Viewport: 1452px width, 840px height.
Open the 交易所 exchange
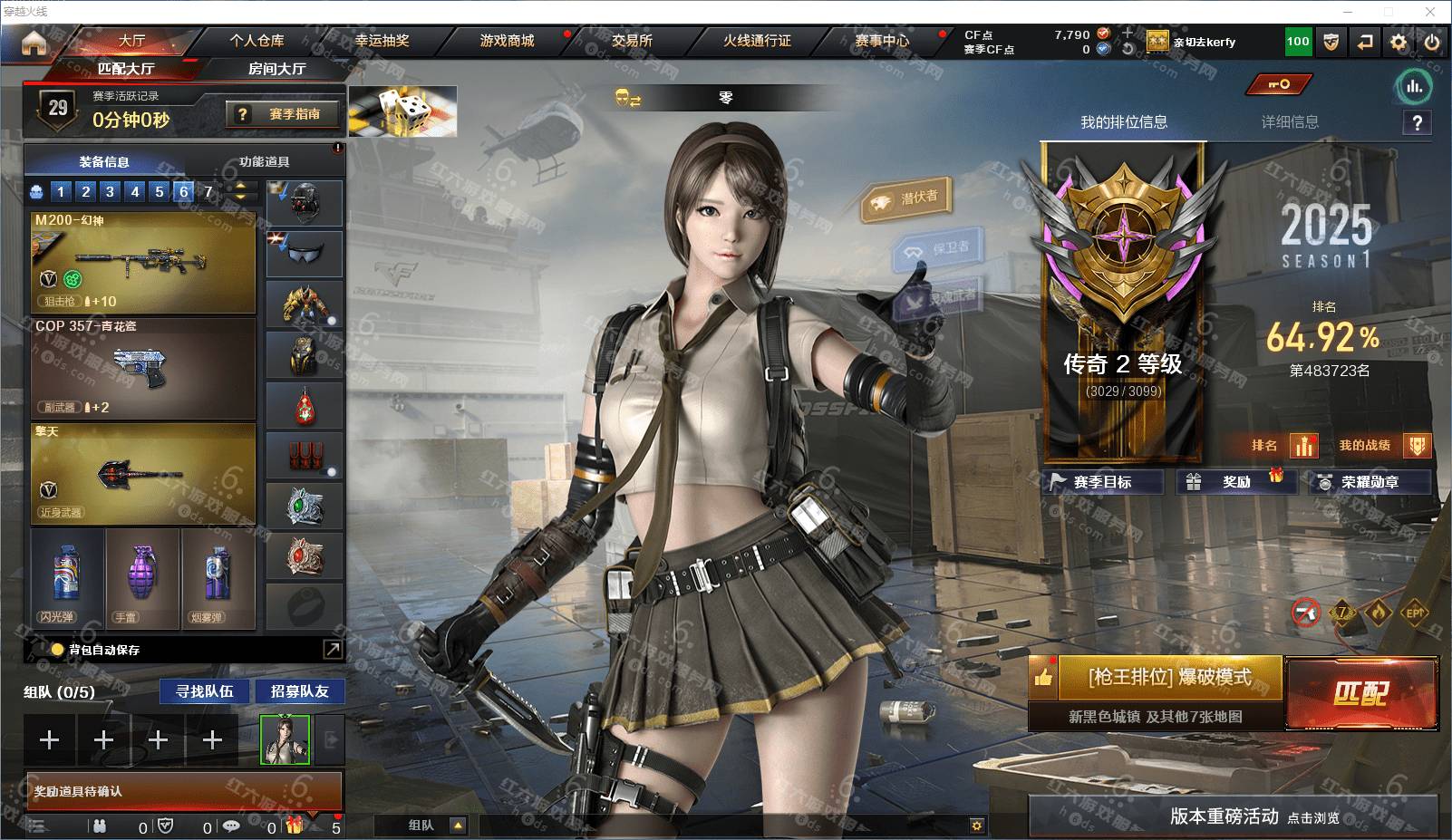click(x=632, y=41)
